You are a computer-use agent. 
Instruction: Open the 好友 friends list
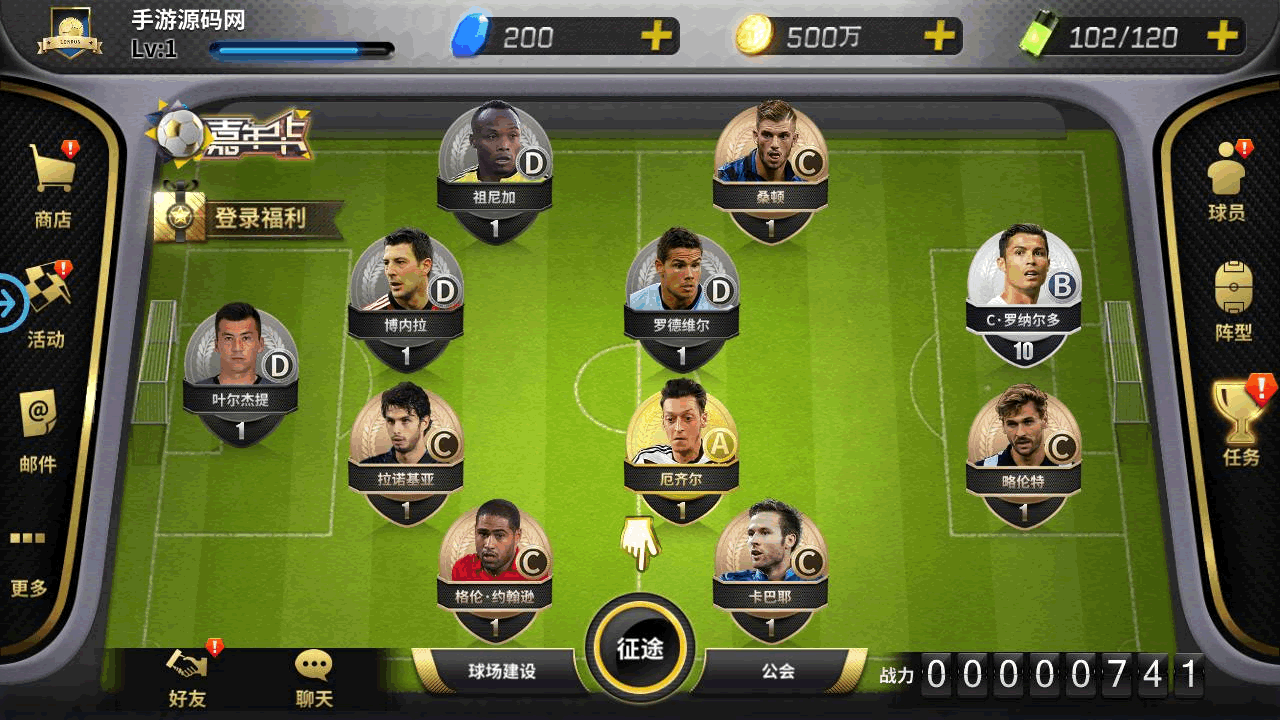187,678
